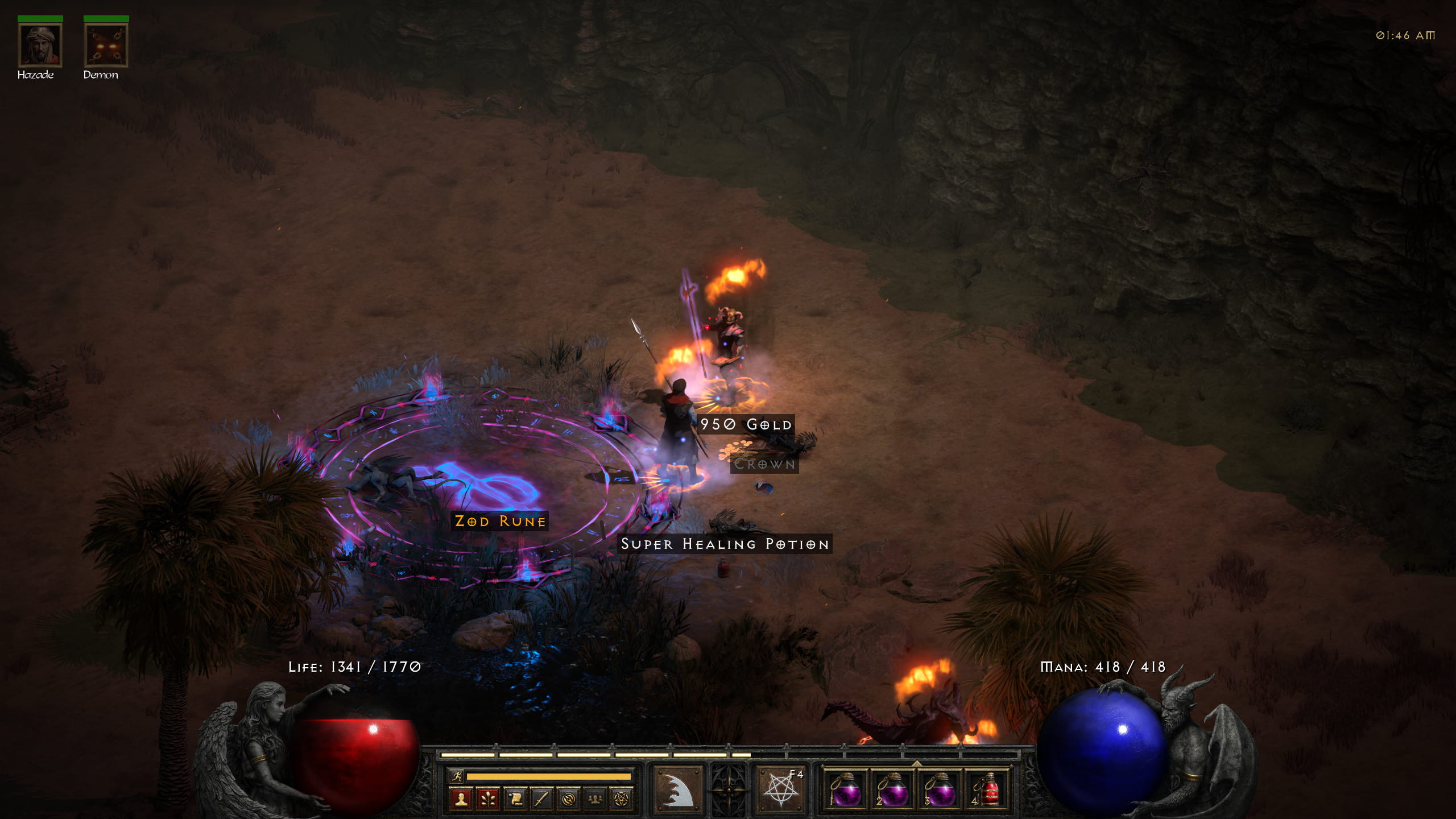Pick up the Crown item label
Viewport: 1456px width, 819px height.
[x=764, y=464]
